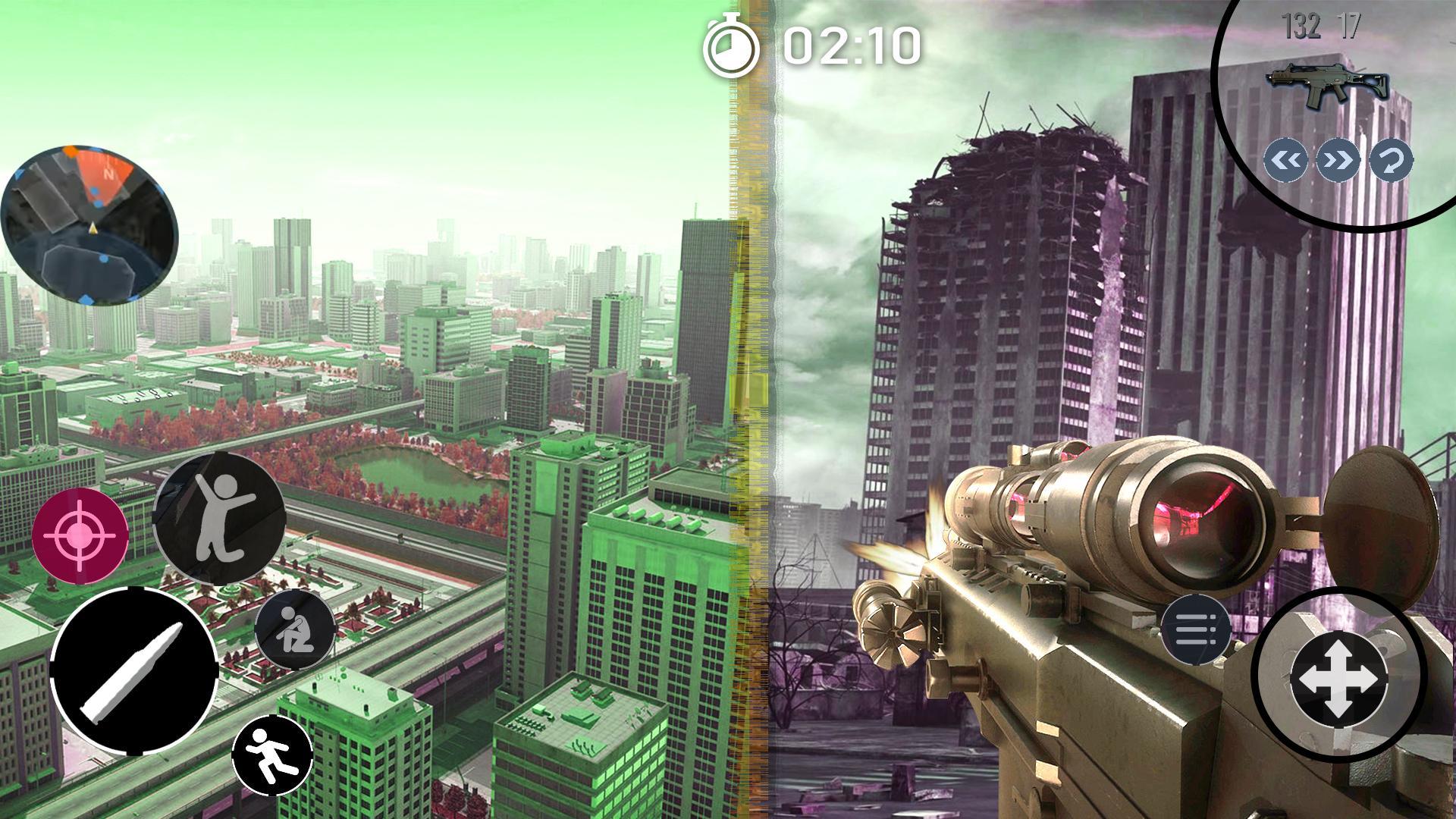Image resolution: width=1456 pixels, height=819 pixels.
Task: Switch to next weapon via right double-chevron
Action: tap(1339, 158)
